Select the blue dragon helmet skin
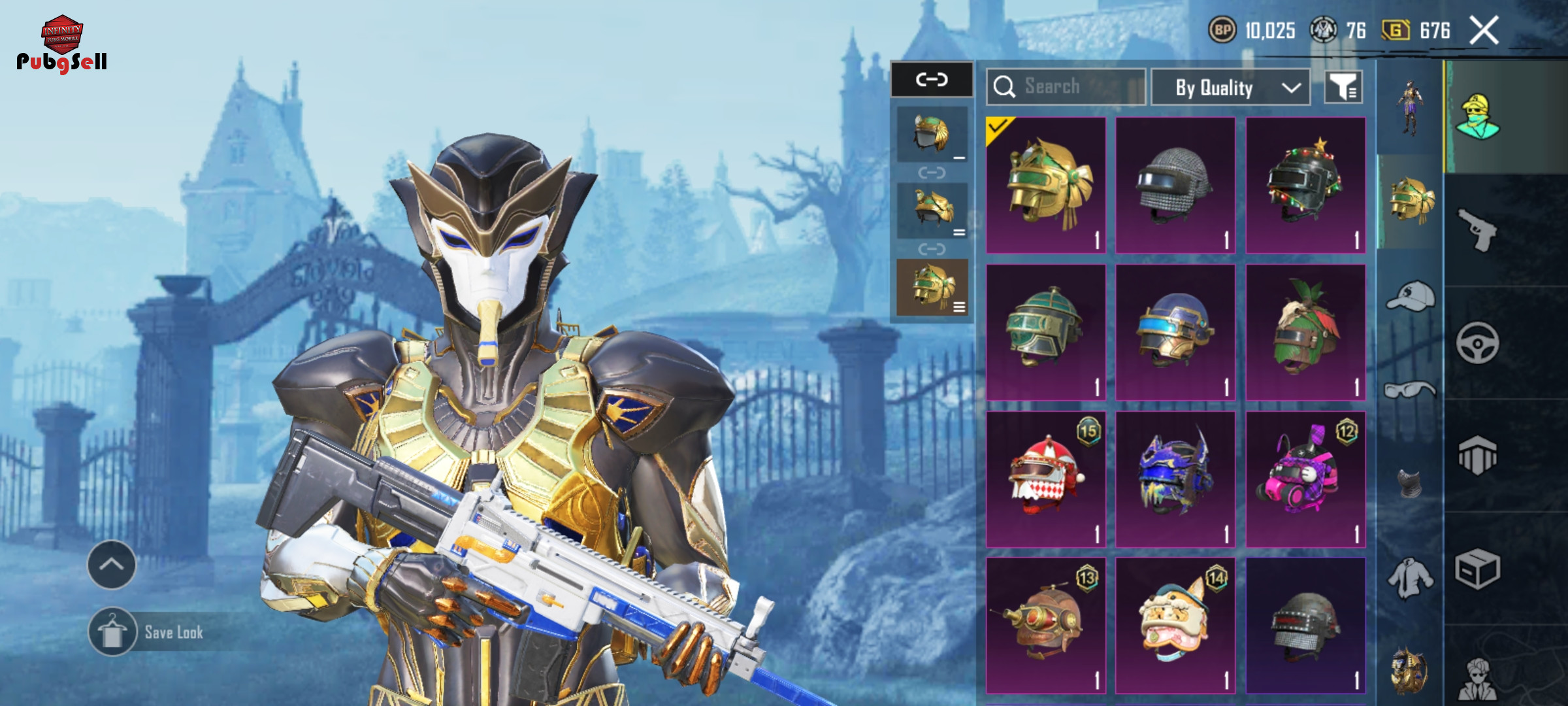The width and height of the screenshot is (1568, 706). 1175,479
